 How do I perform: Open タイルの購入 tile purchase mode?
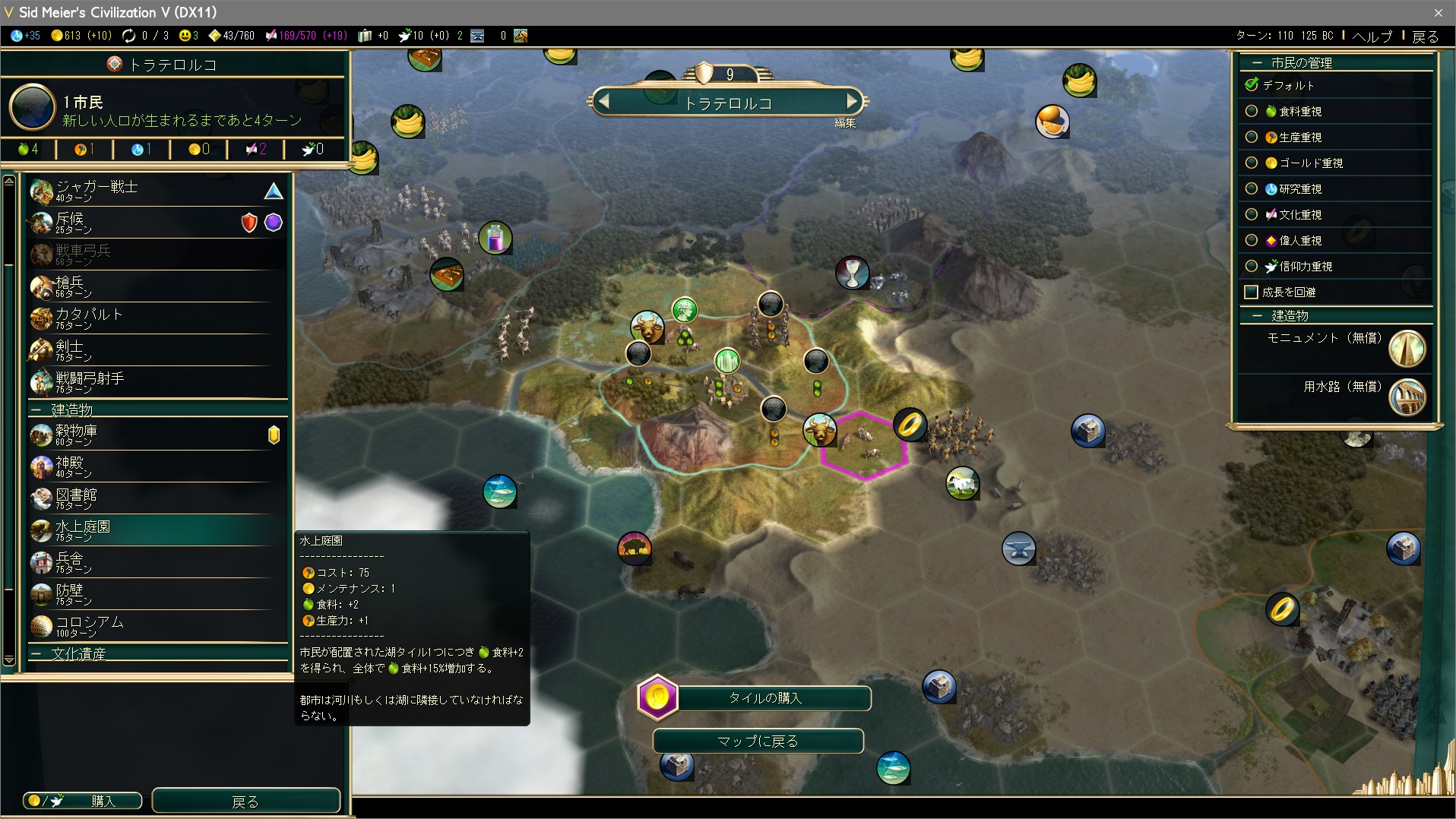click(x=764, y=697)
